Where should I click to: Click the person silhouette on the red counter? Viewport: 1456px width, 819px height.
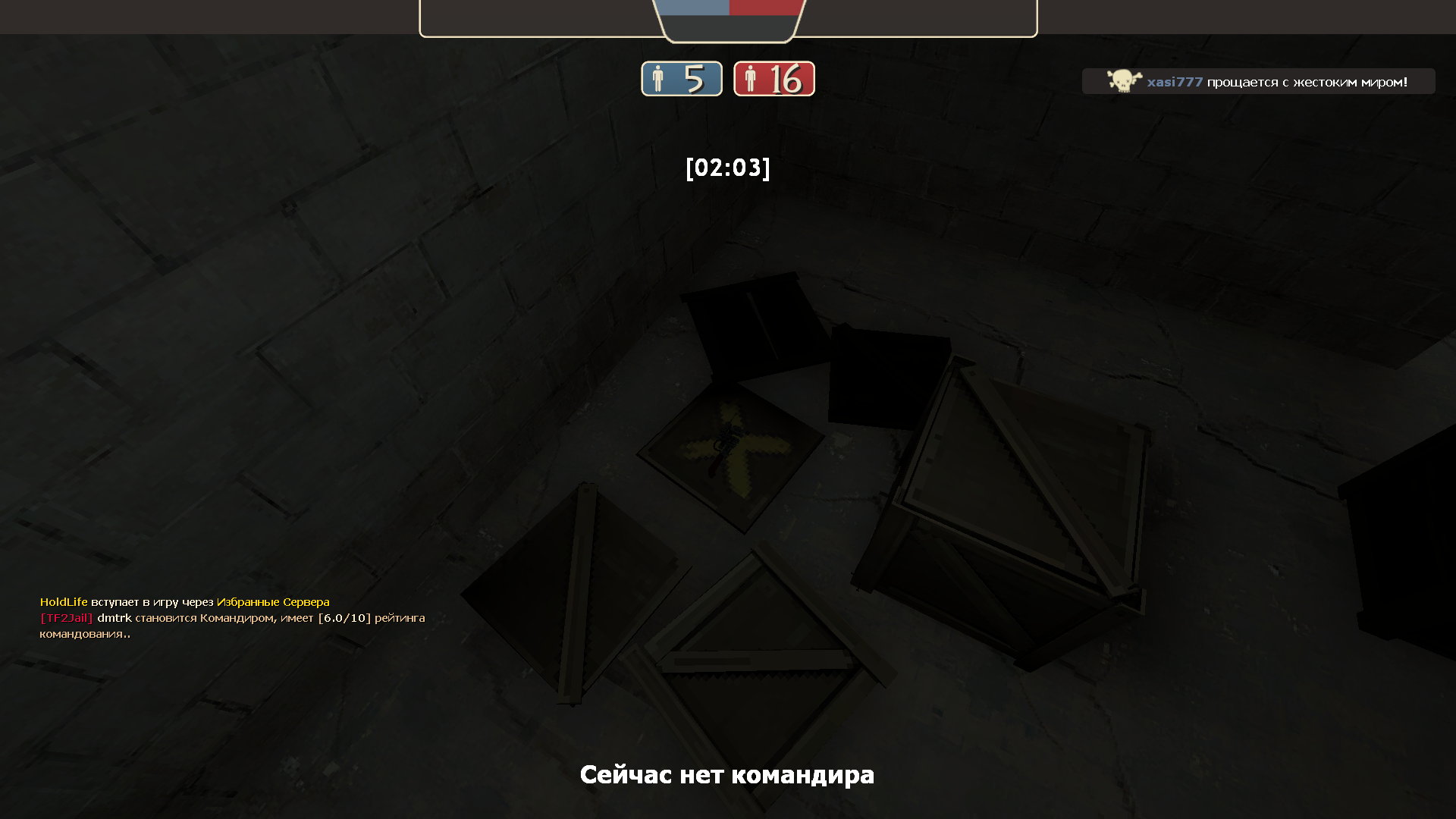[x=751, y=78]
